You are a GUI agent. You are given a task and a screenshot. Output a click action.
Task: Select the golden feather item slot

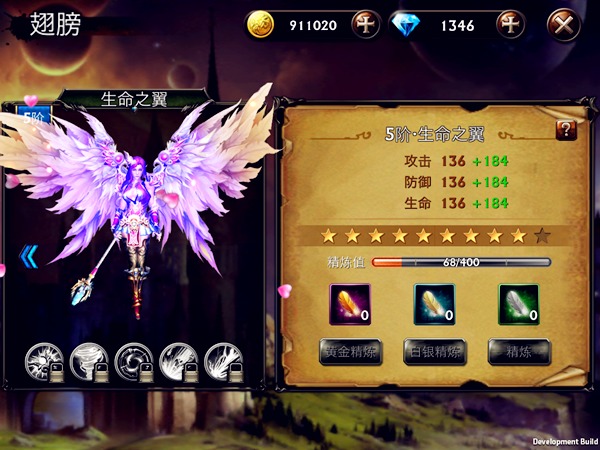[x=350, y=304]
